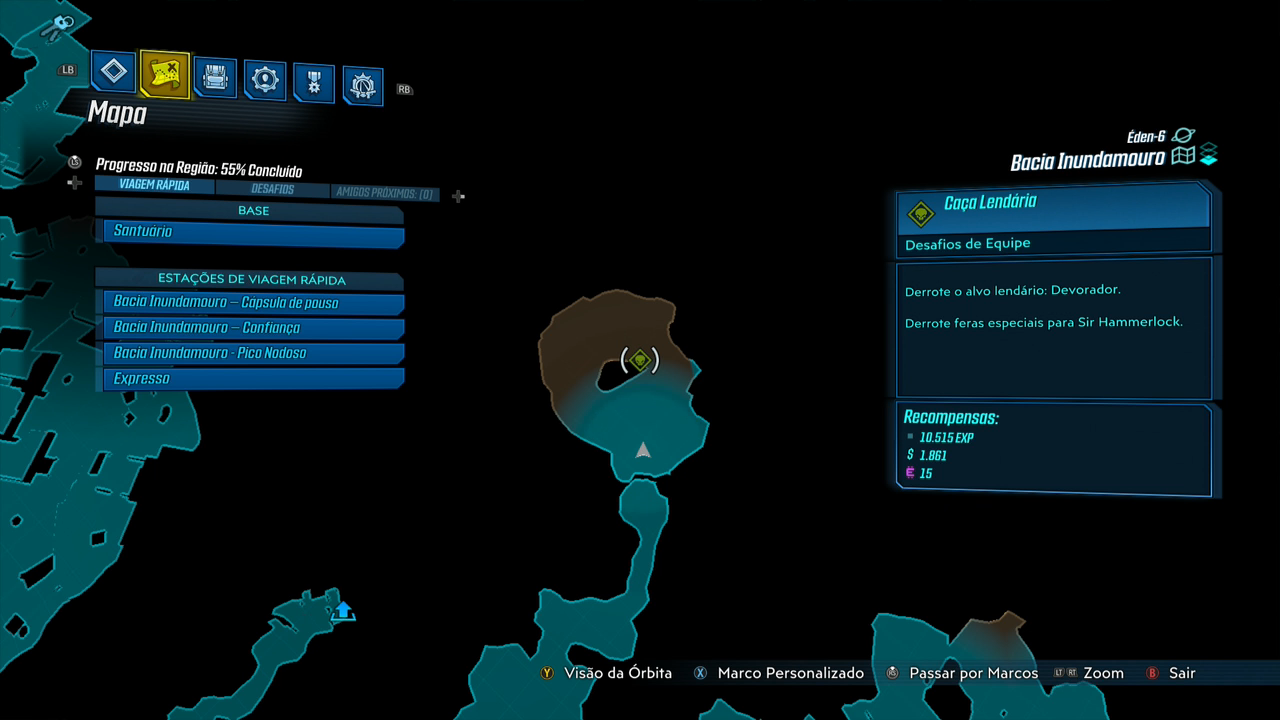Toggle the map layers icon
This screenshot has width=1280, height=720.
[x=1209, y=155]
